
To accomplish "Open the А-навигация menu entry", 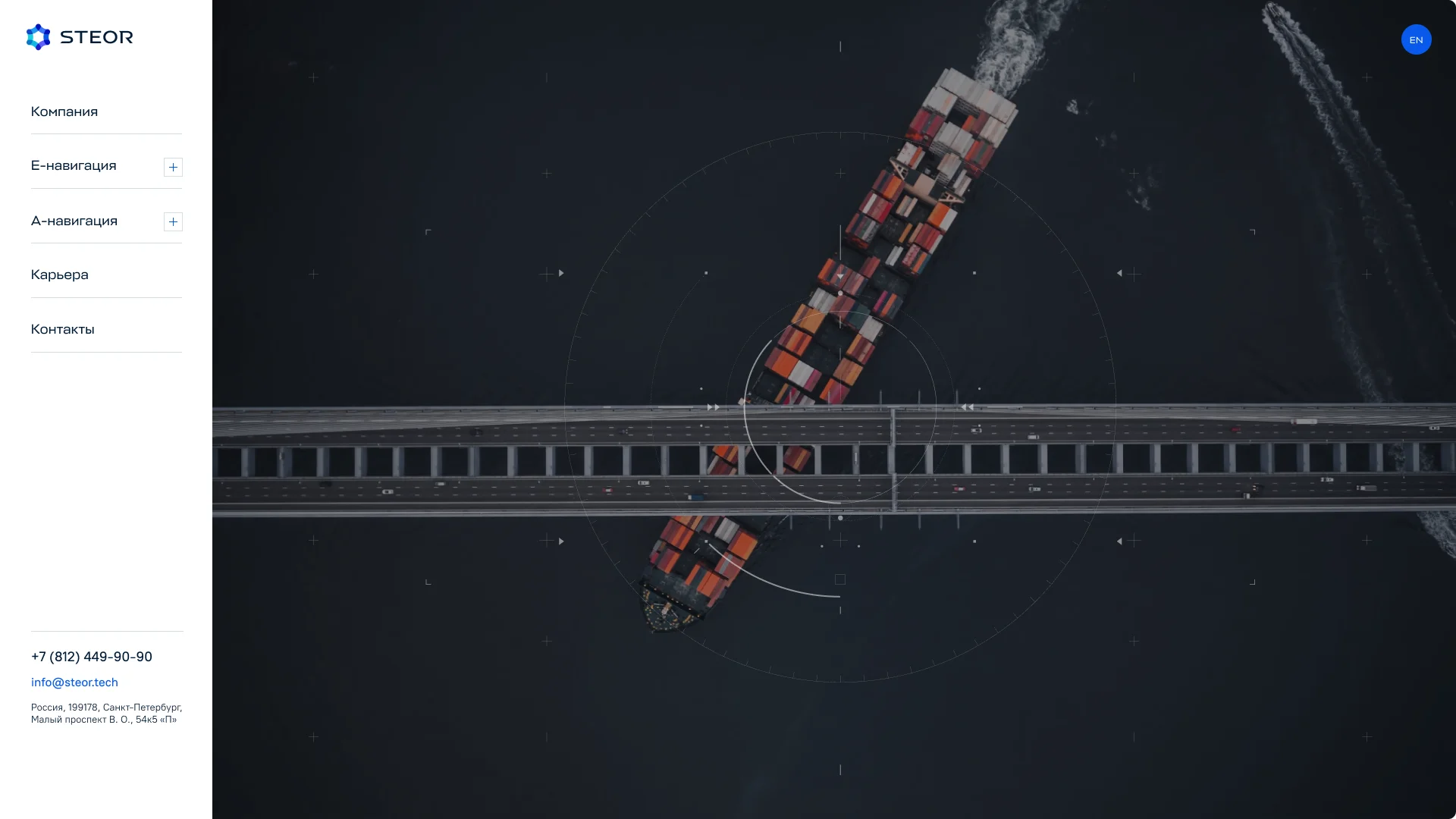I will [x=74, y=221].
